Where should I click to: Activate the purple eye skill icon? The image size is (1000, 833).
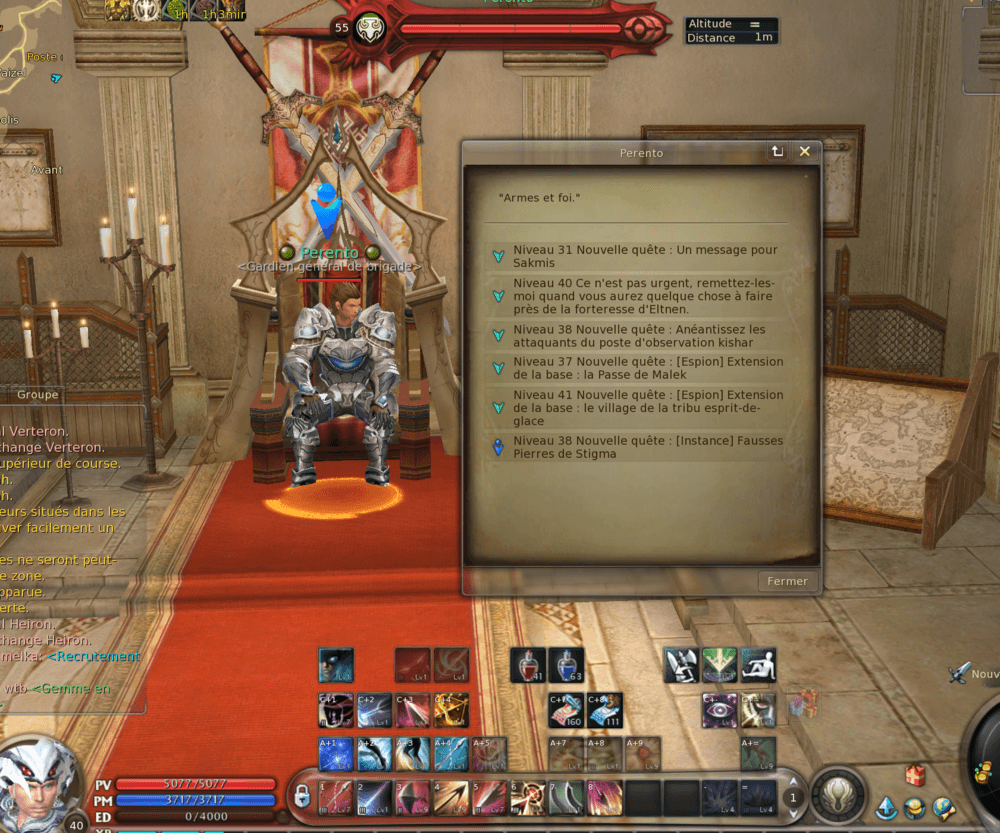(x=720, y=710)
